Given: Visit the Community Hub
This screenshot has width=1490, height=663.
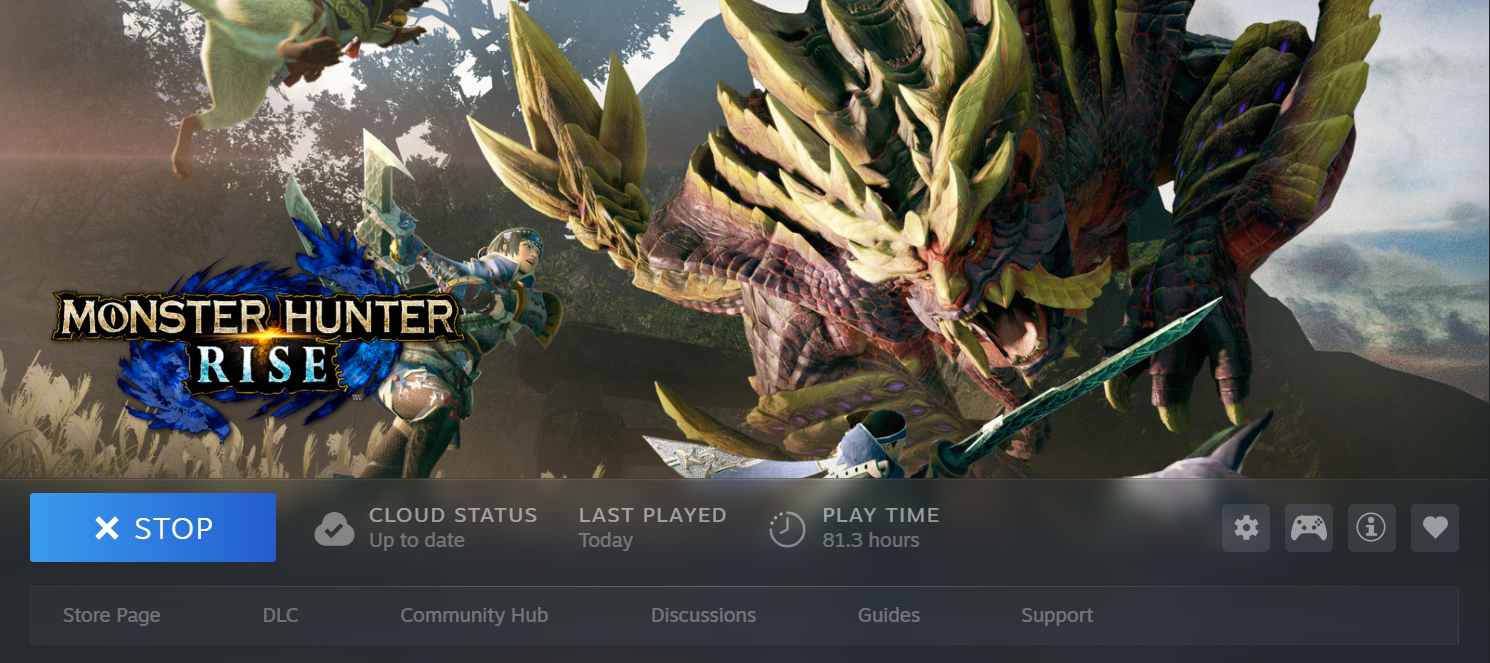Looking at the screenshot, I should coord(474,615).
